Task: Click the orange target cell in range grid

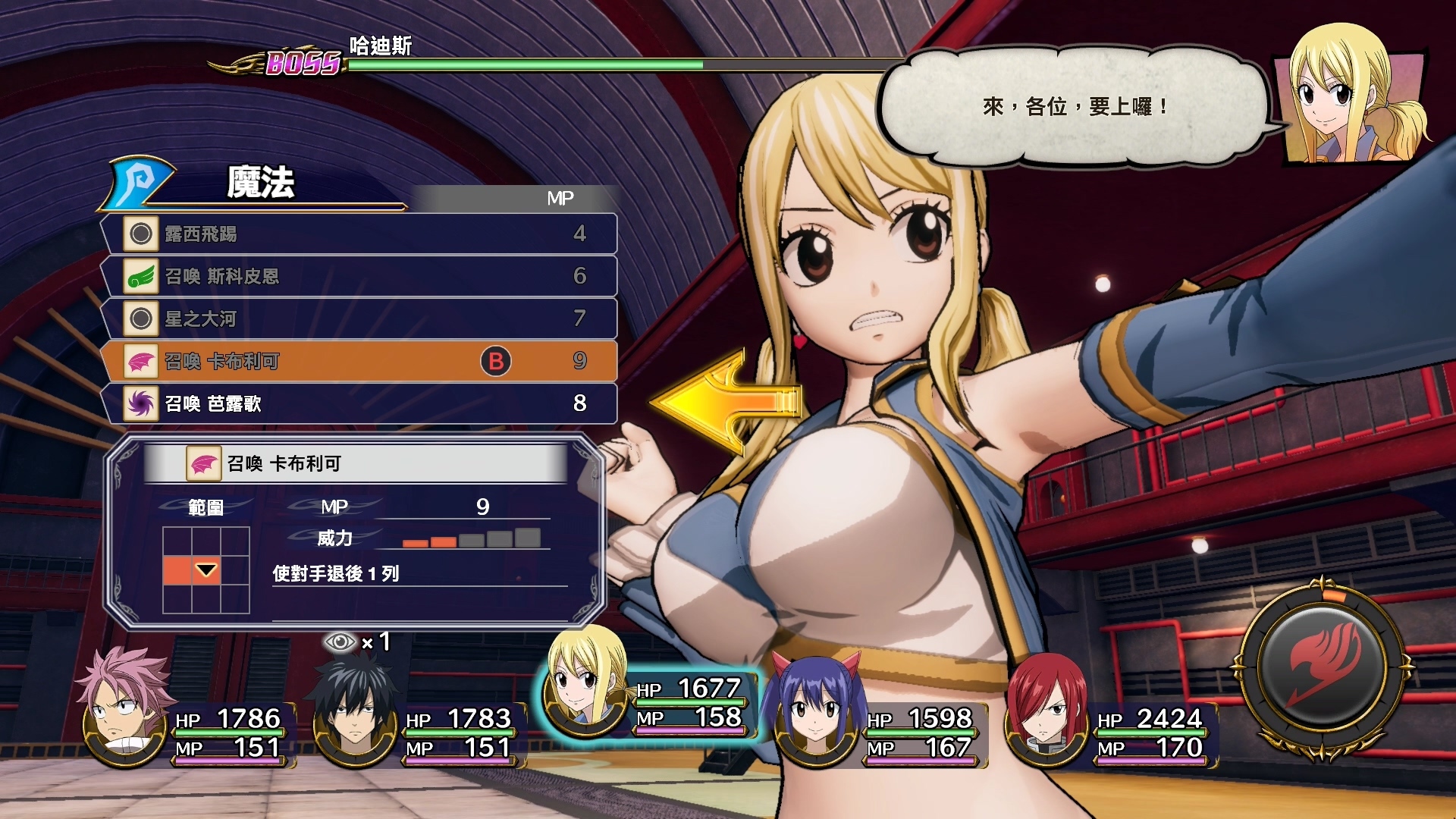Action: tap(177, 570)
